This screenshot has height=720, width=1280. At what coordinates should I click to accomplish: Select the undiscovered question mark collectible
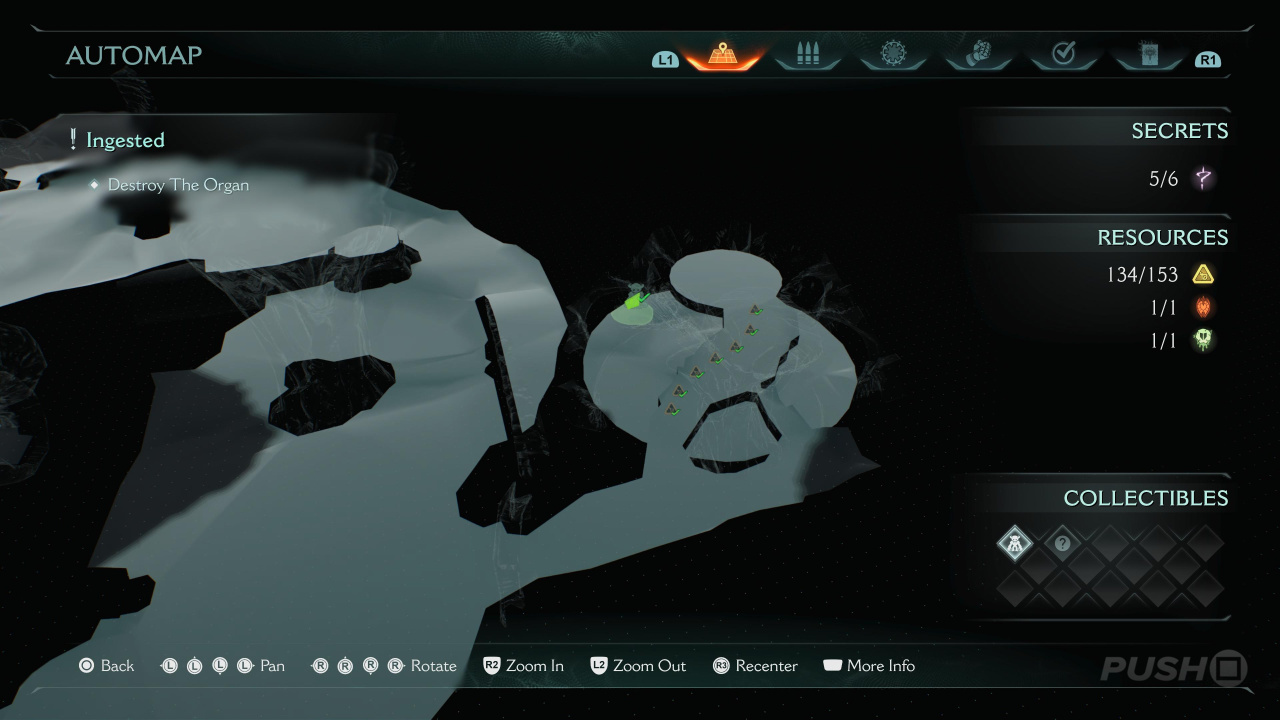pyautogui.click(x=1062, y=544)
